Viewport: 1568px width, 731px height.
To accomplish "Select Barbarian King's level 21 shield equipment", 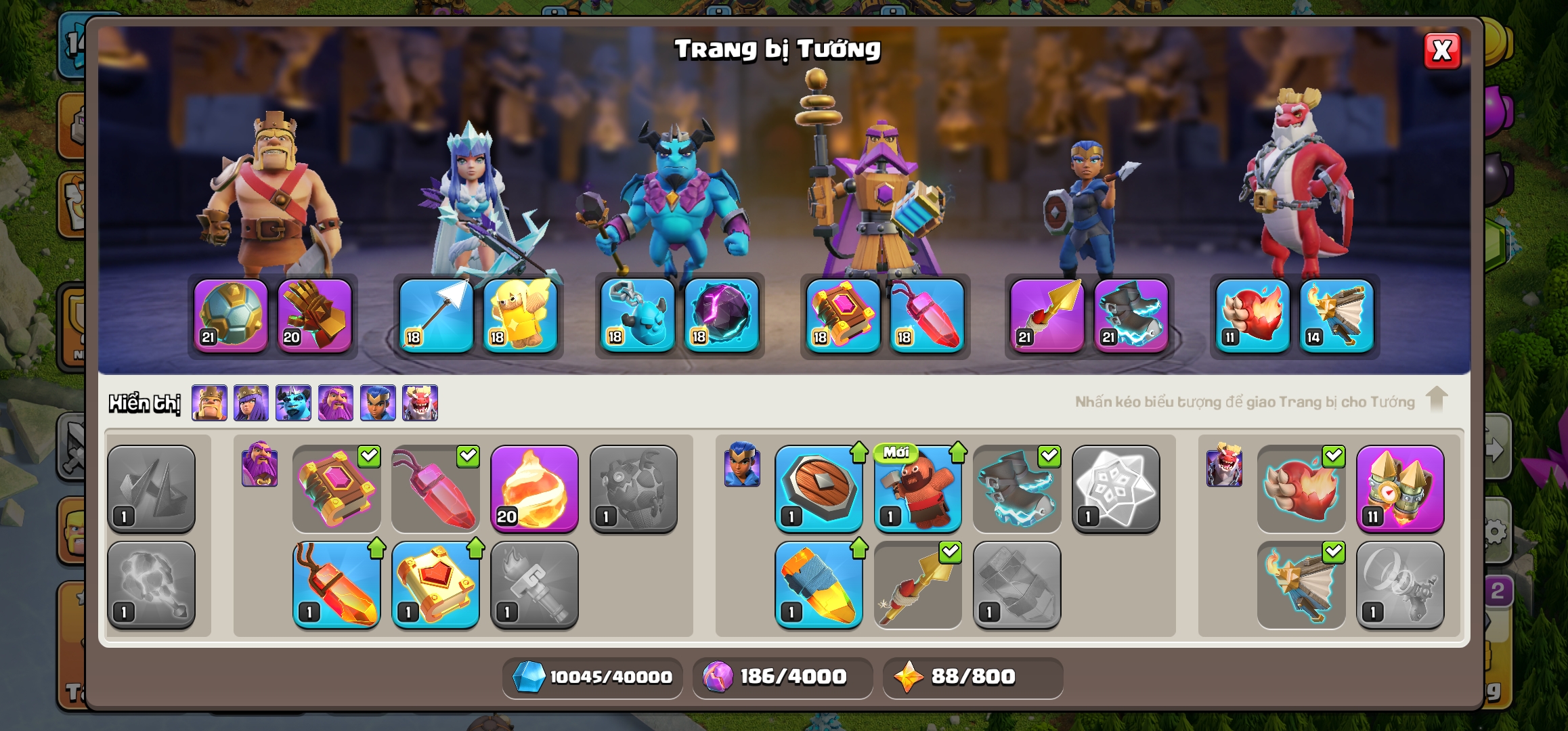I will click(231, 315).
